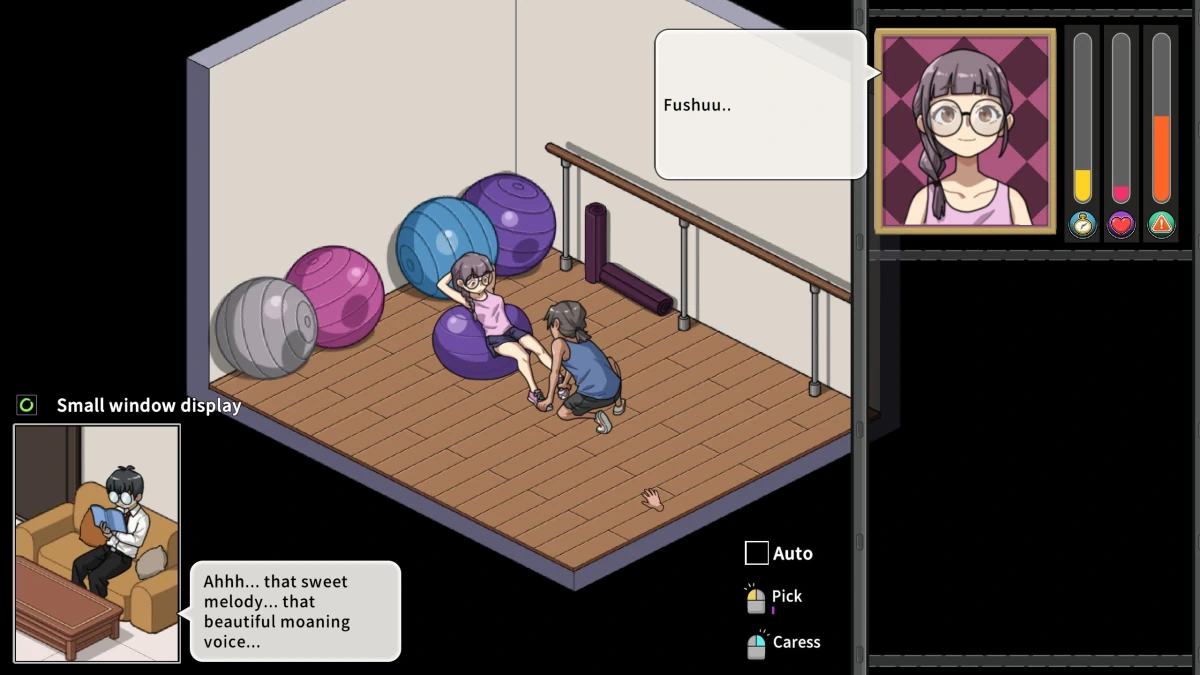Viewport: 1200px width, 675px height.
Task: Toggle the Small window display option
Action: pyautogui.click(x=27, y=405)
